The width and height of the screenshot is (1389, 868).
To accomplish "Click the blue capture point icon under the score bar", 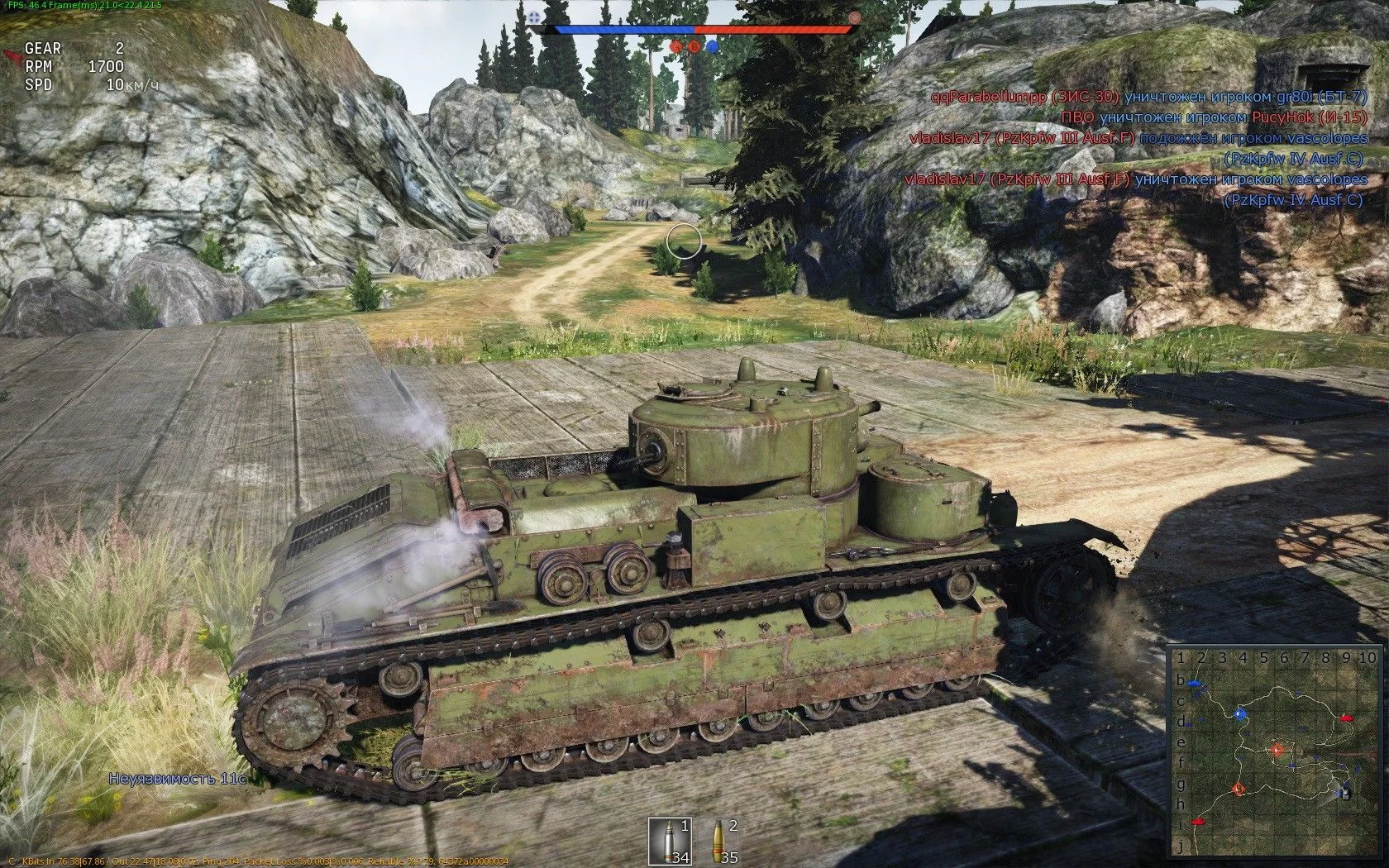I will (712, 47).
